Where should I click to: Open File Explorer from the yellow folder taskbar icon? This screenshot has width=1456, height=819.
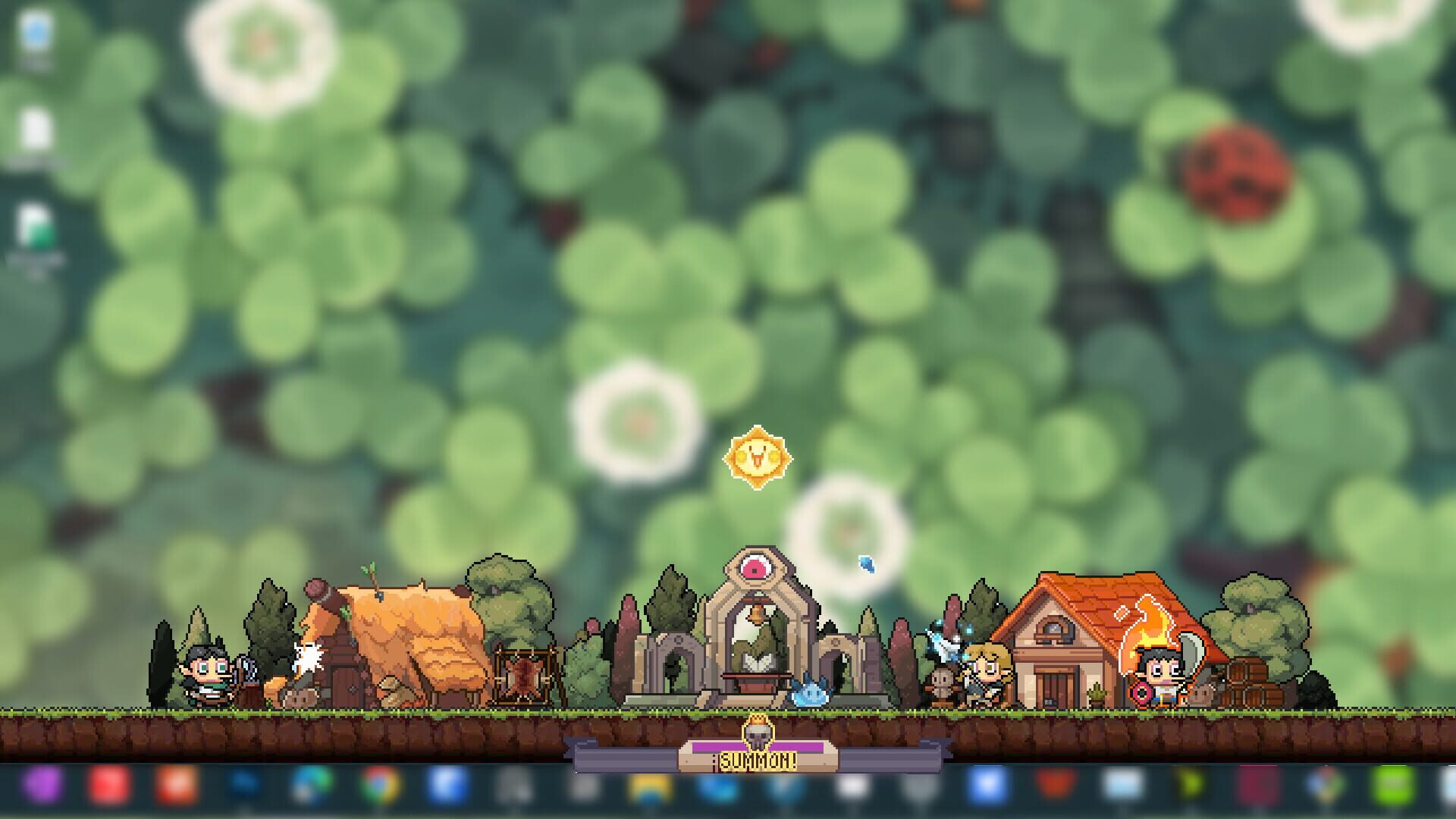648,789
